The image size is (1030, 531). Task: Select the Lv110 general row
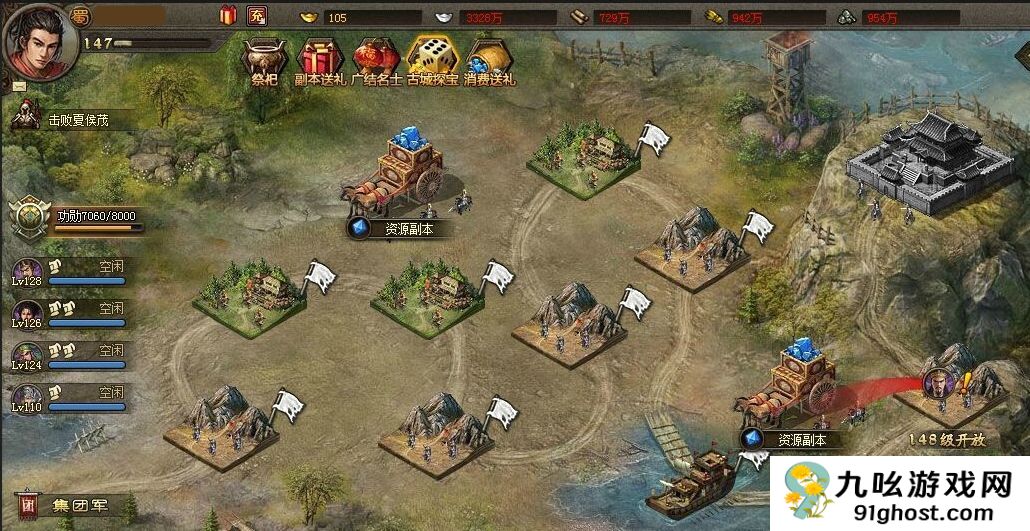click(x=70, y=398)
